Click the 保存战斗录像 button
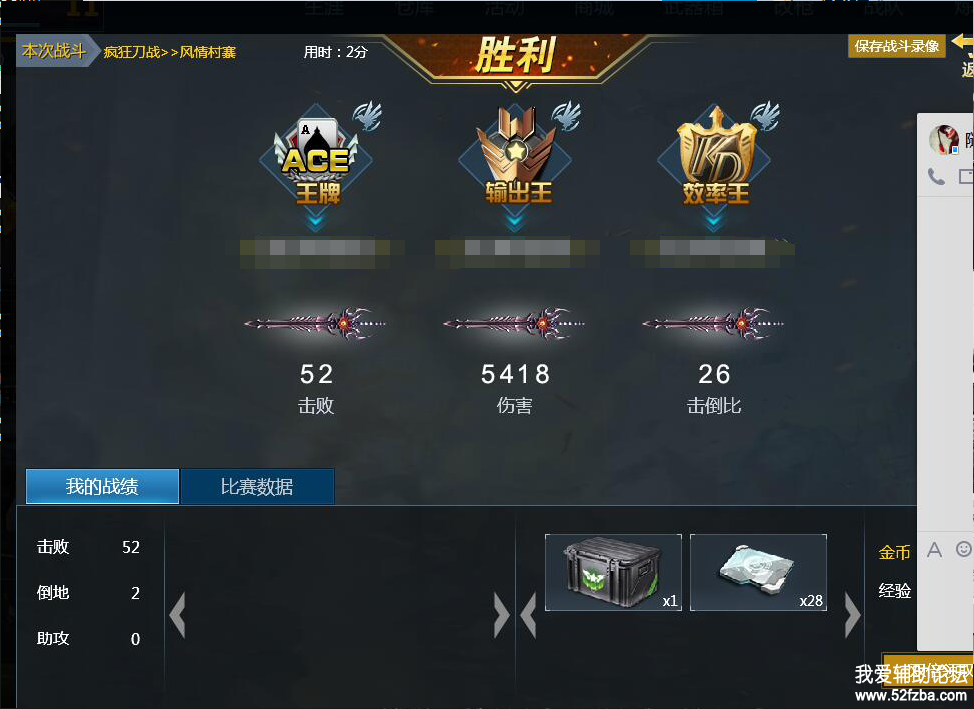Viewport: 974px width, 709px height. coord(897,46)
